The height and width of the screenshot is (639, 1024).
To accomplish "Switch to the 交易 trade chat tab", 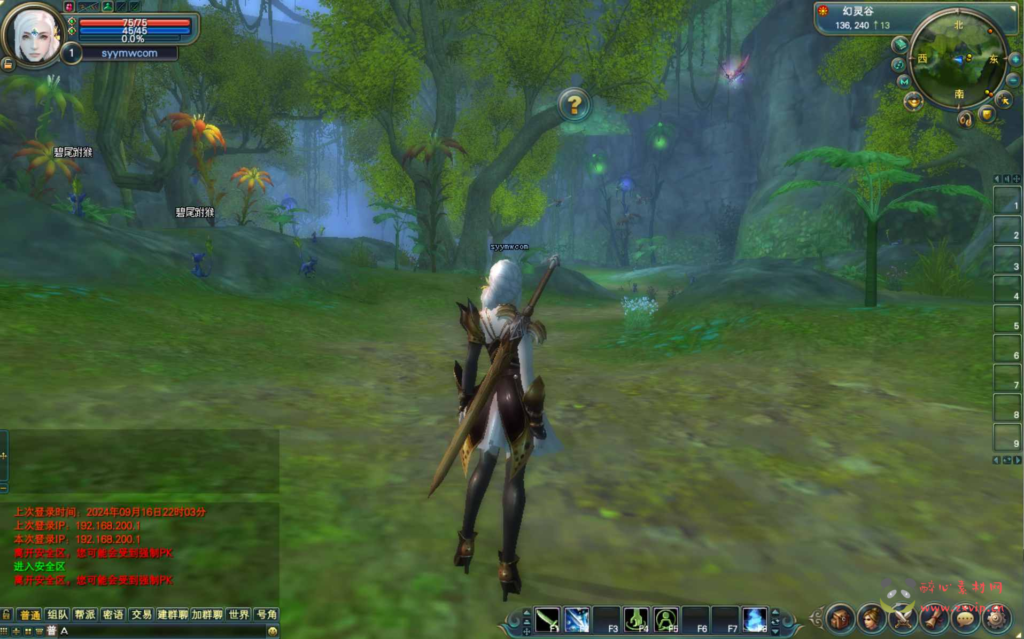I will (x=141, y=614).
